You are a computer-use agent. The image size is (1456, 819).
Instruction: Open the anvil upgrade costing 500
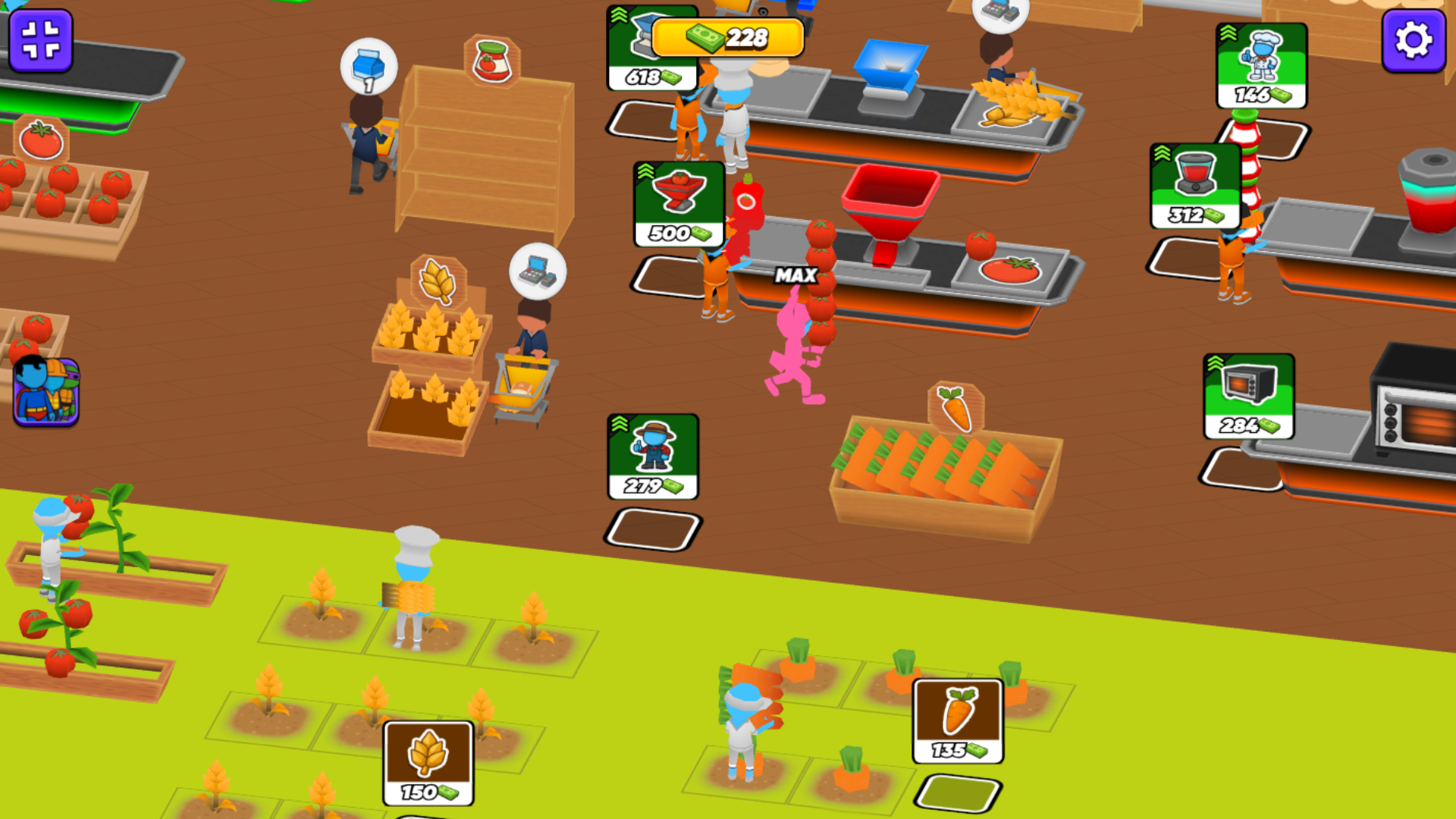coord(677,205)
